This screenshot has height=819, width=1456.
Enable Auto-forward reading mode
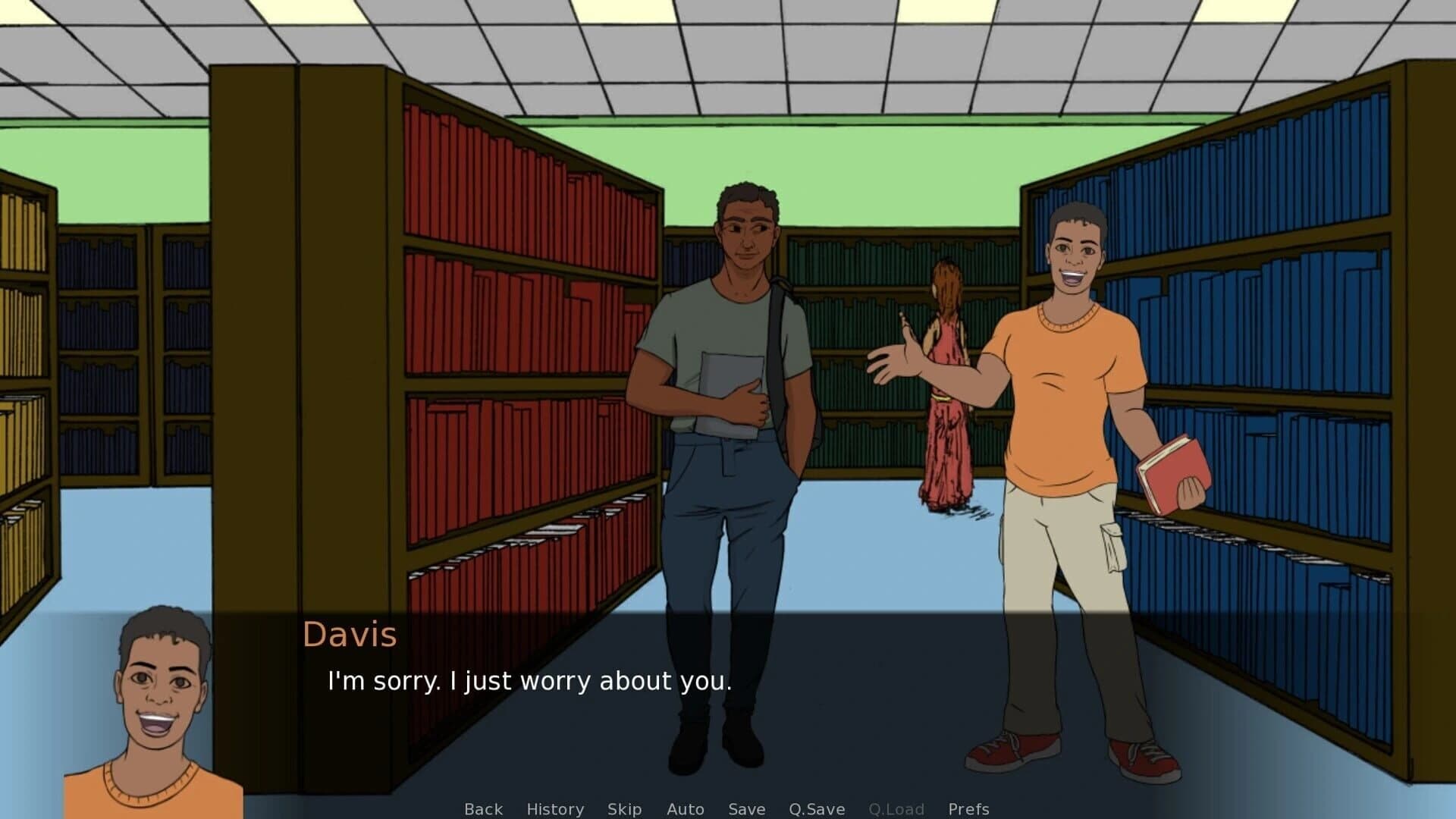[x=685, y=809]
